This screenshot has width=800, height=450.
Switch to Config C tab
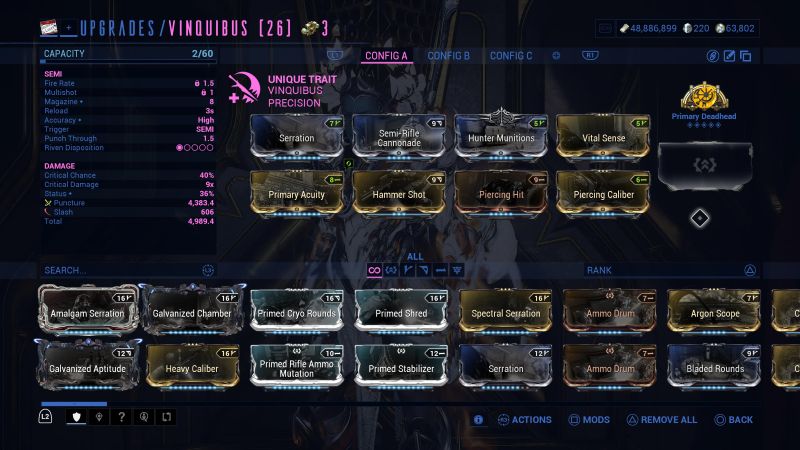(511, 56)
